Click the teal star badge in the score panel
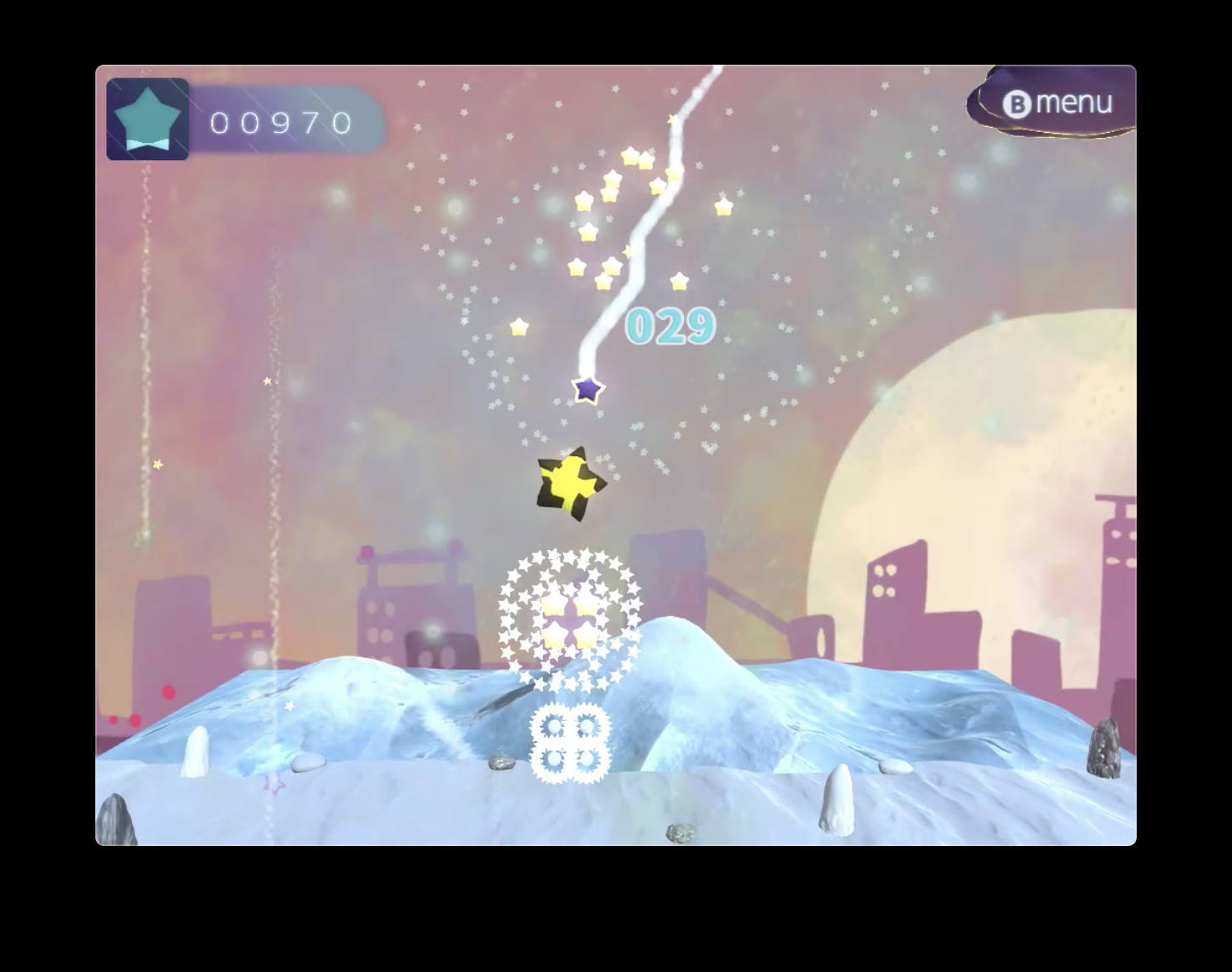 coord(148,119)
